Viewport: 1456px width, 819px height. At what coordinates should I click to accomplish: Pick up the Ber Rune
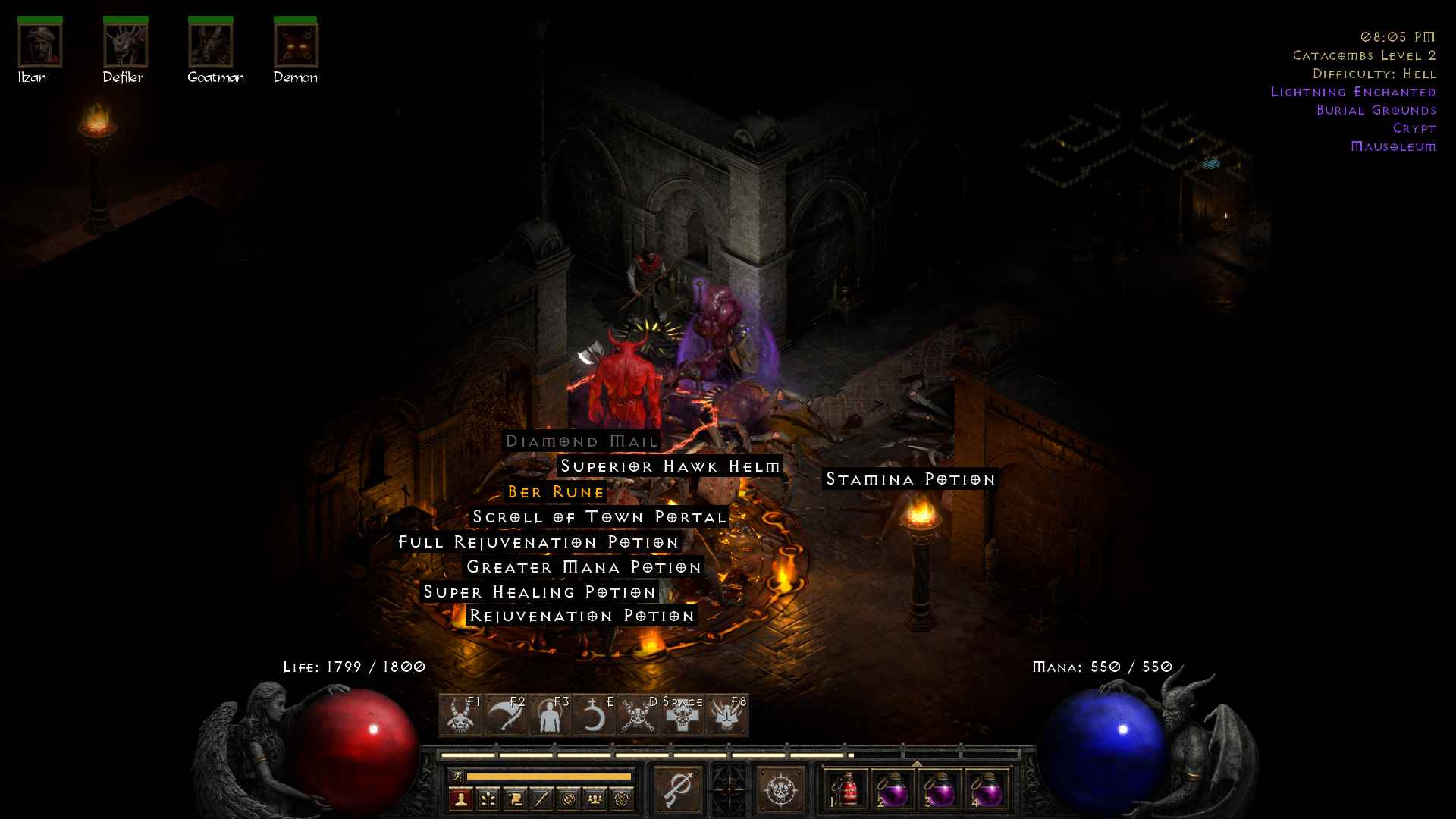point(556,492)
